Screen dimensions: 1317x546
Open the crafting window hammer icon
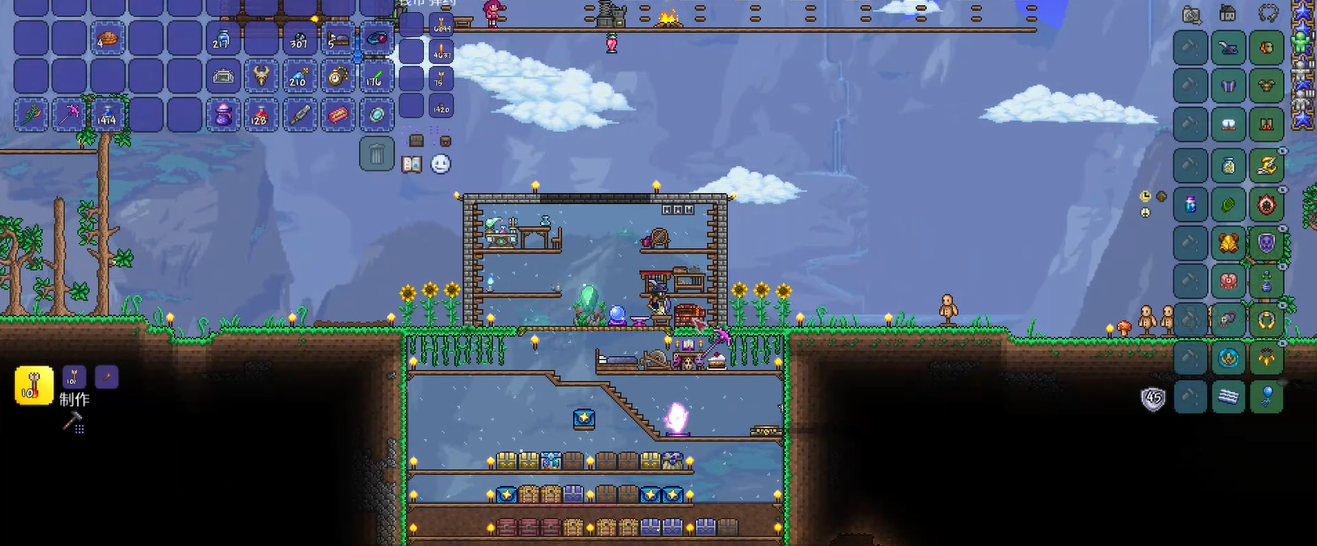[x=72, y=422]
